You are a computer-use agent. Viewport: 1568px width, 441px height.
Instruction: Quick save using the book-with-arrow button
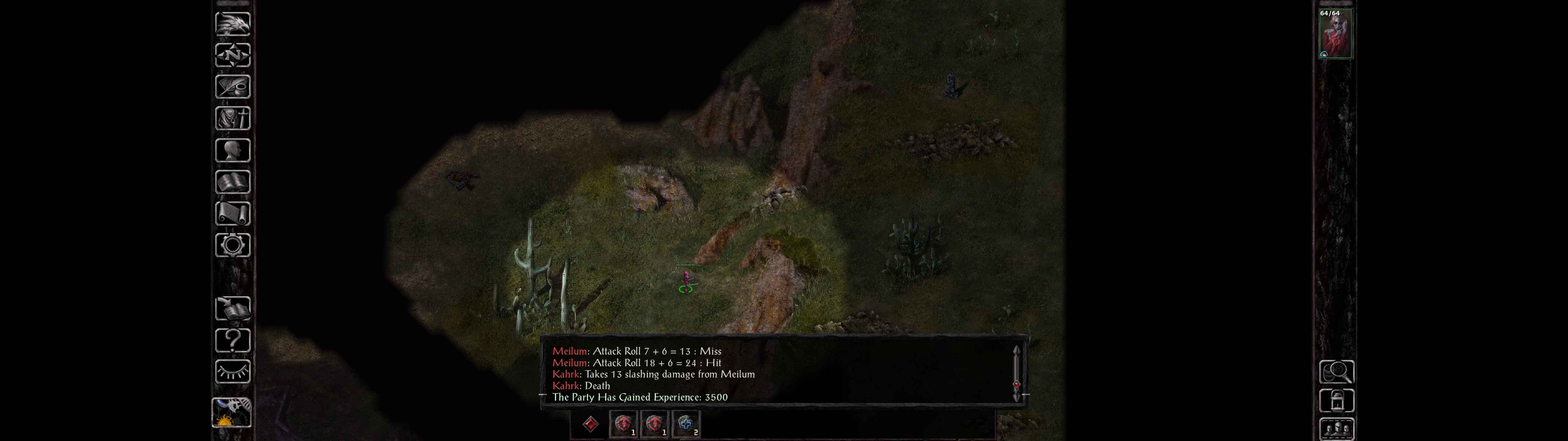232,309
